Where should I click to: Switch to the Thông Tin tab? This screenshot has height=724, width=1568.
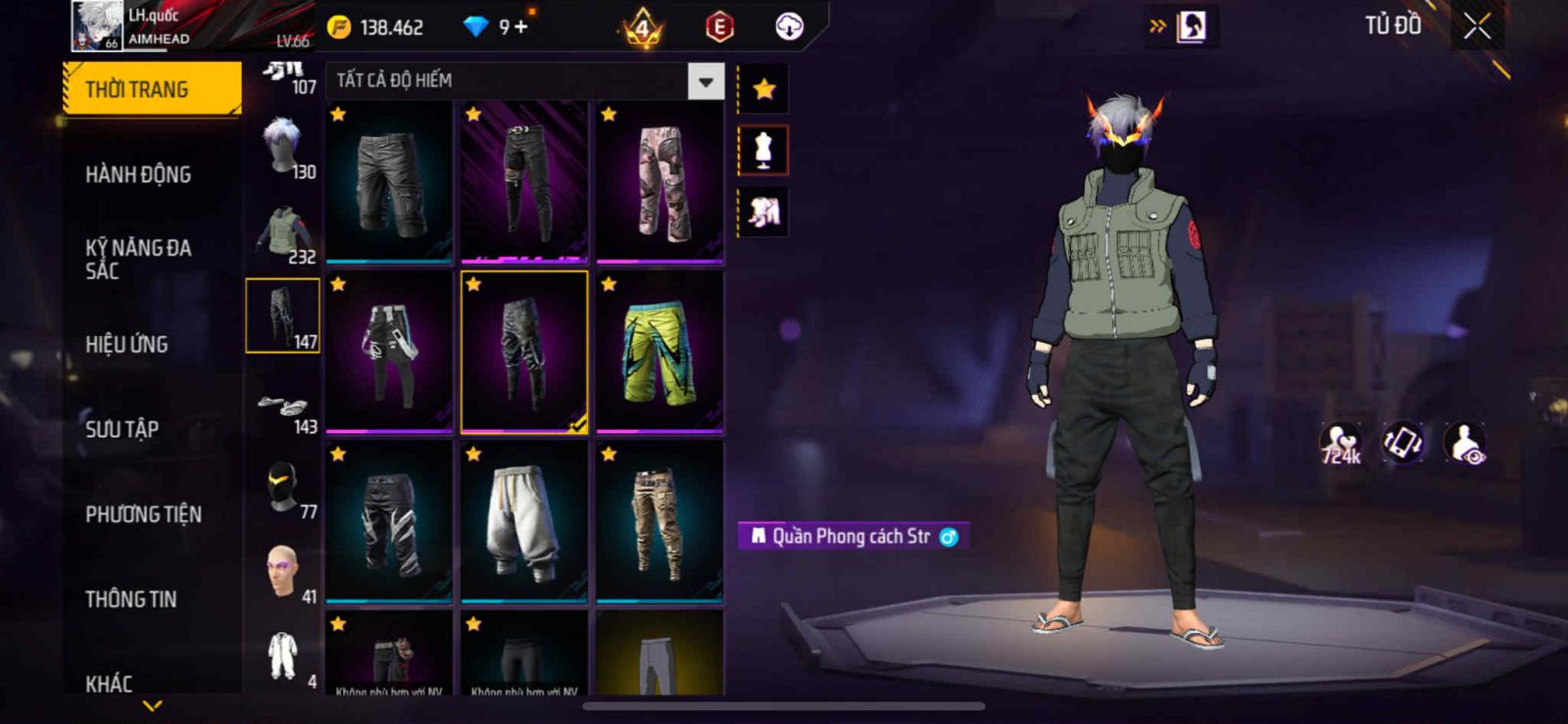click(131, 599)
